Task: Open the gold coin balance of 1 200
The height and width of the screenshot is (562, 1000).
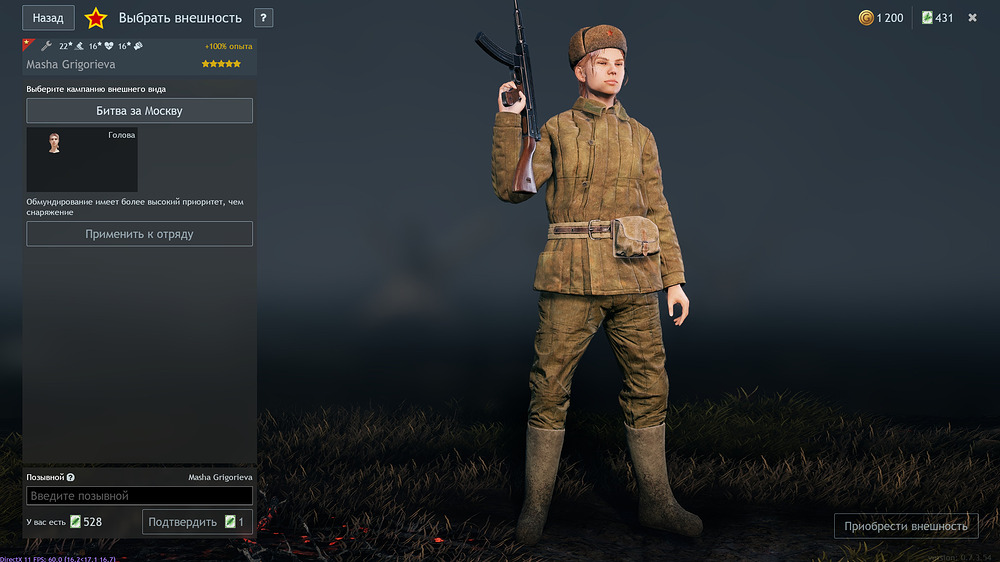Action: tap(881, 18)
